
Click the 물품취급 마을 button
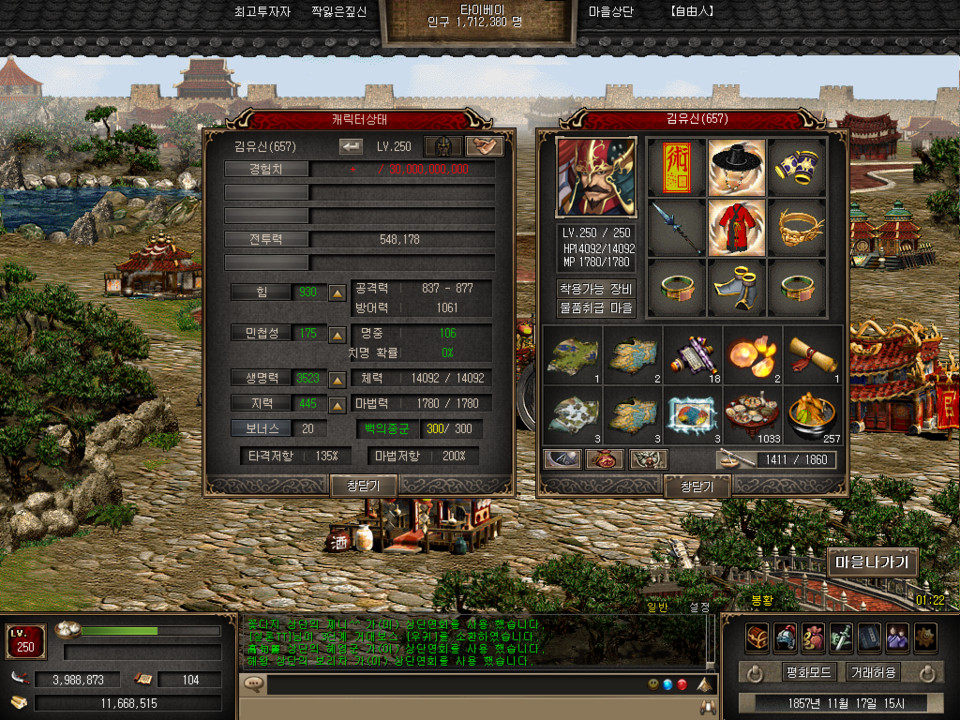pyautogui.click(x=595, y=308)
